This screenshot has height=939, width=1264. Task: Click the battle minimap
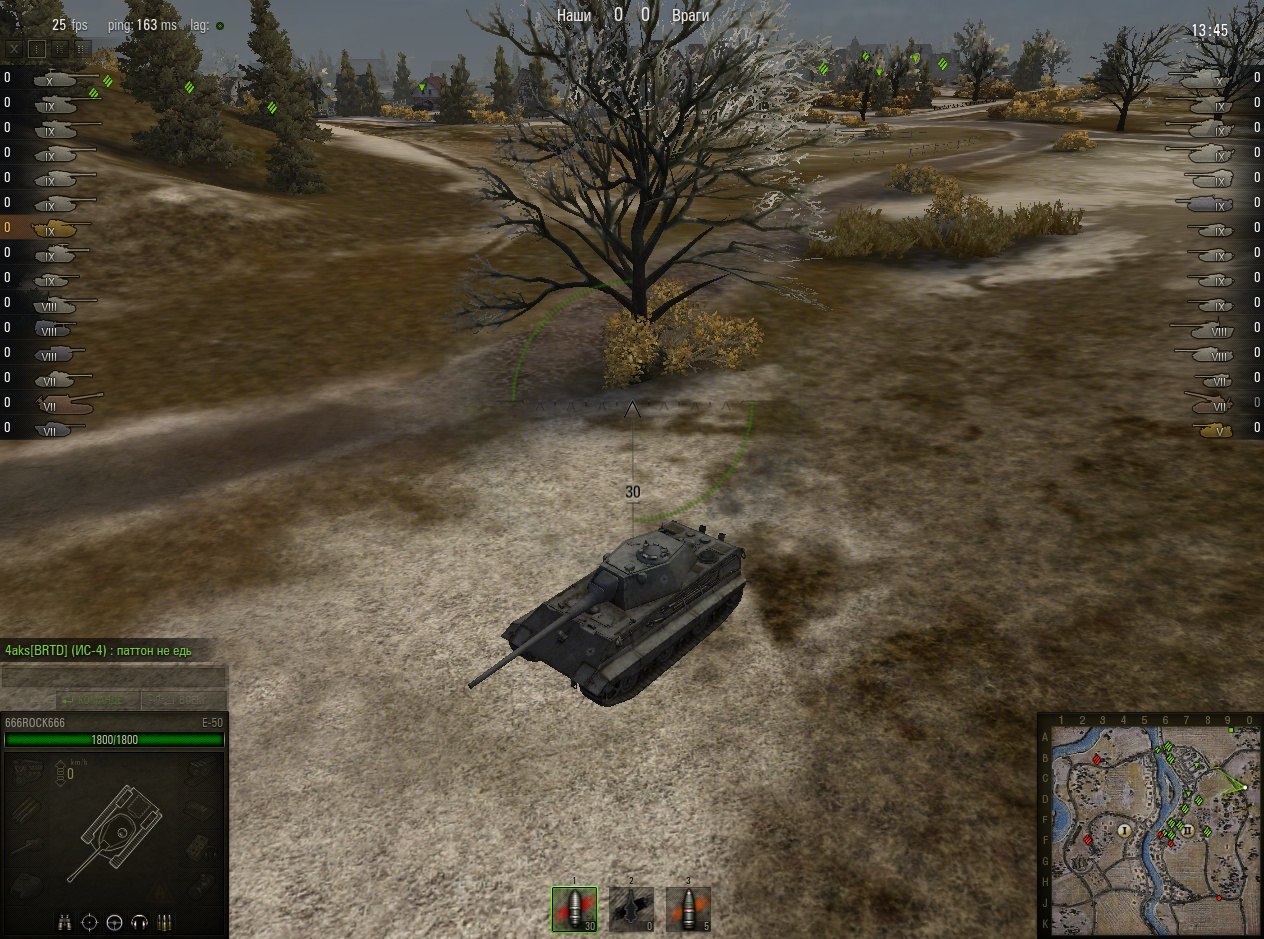(1150, 825)
